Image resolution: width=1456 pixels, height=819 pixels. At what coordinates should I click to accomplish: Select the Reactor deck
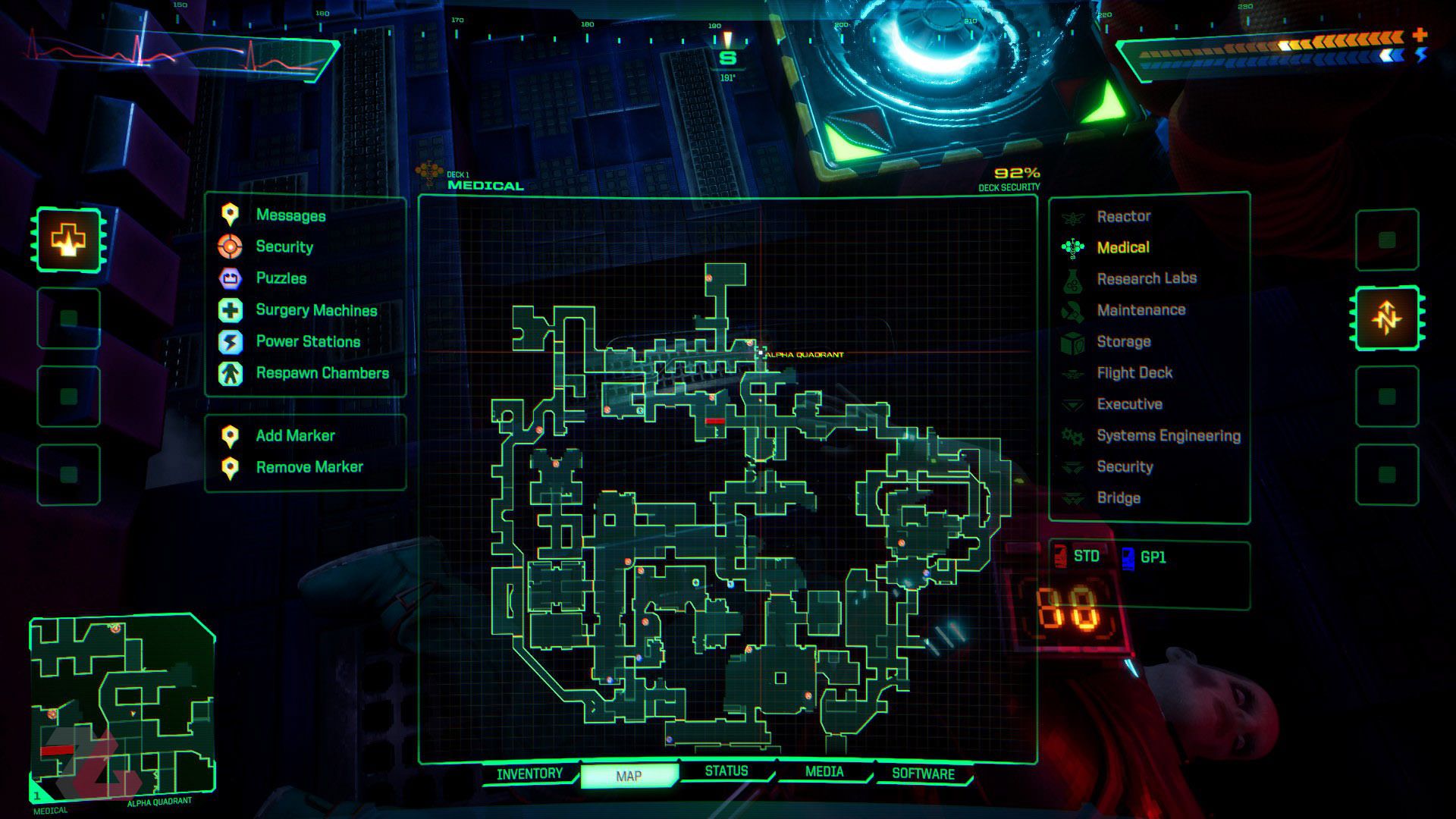point(1123,217)
